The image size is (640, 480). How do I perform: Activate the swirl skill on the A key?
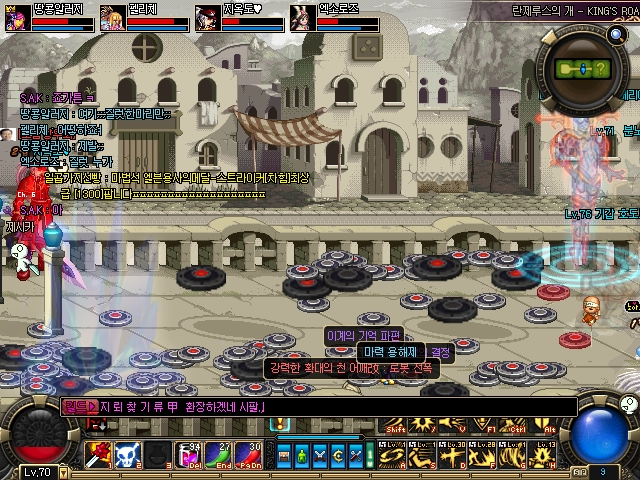(393, 456)
